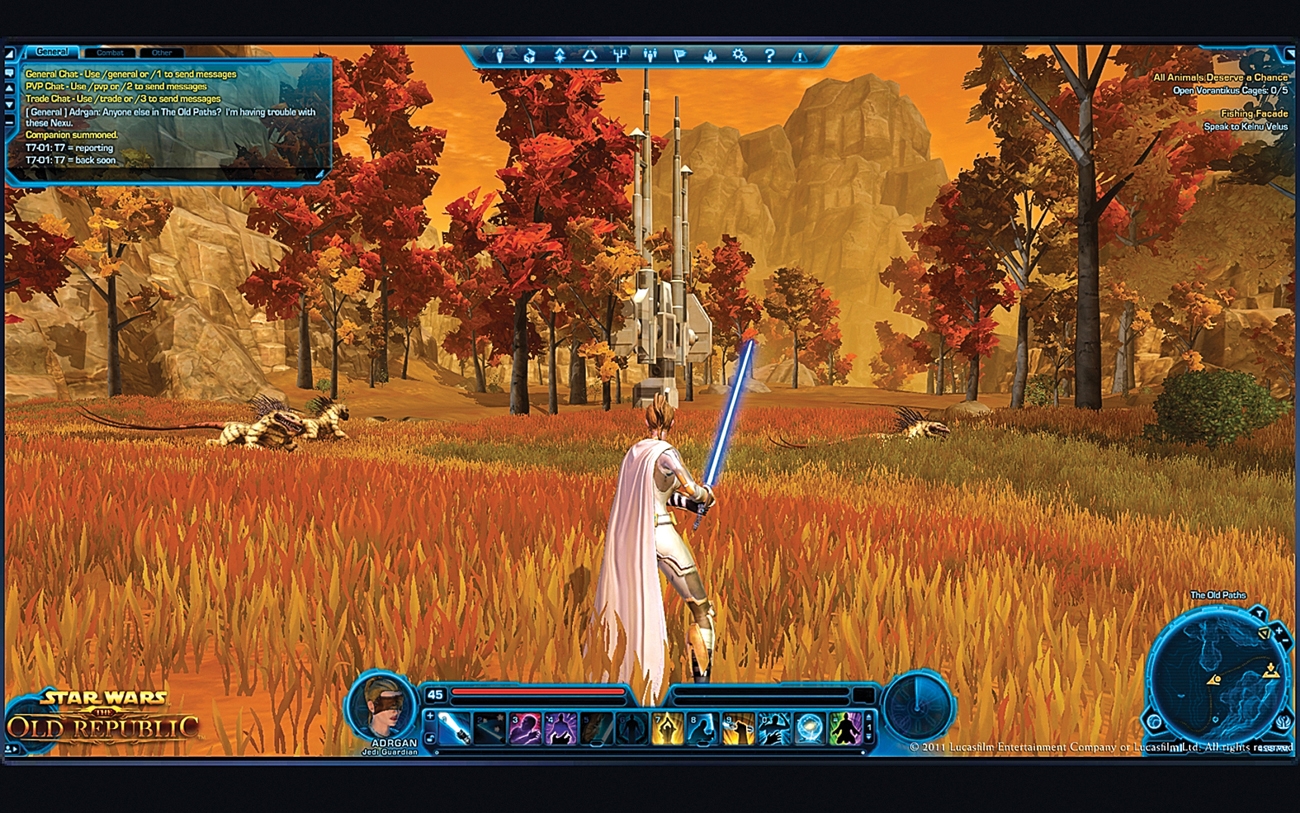Use the glowing blue orb ability
This screenshot has height=813, width=1300.
pyautogui.click(x=808, y=727)
